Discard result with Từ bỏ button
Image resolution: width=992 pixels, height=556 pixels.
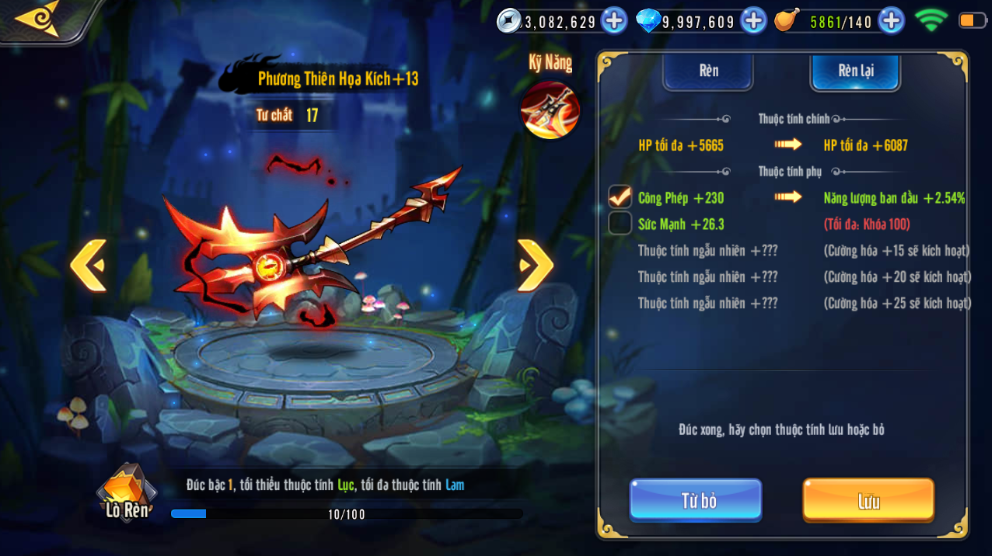coord(696,500)
